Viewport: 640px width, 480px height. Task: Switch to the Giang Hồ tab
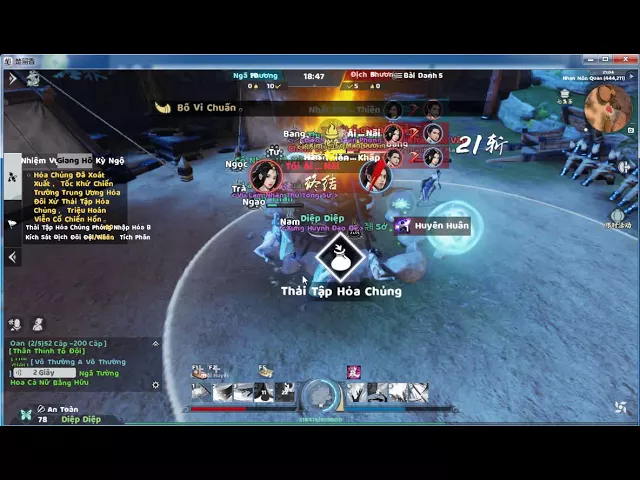(75, 160)
